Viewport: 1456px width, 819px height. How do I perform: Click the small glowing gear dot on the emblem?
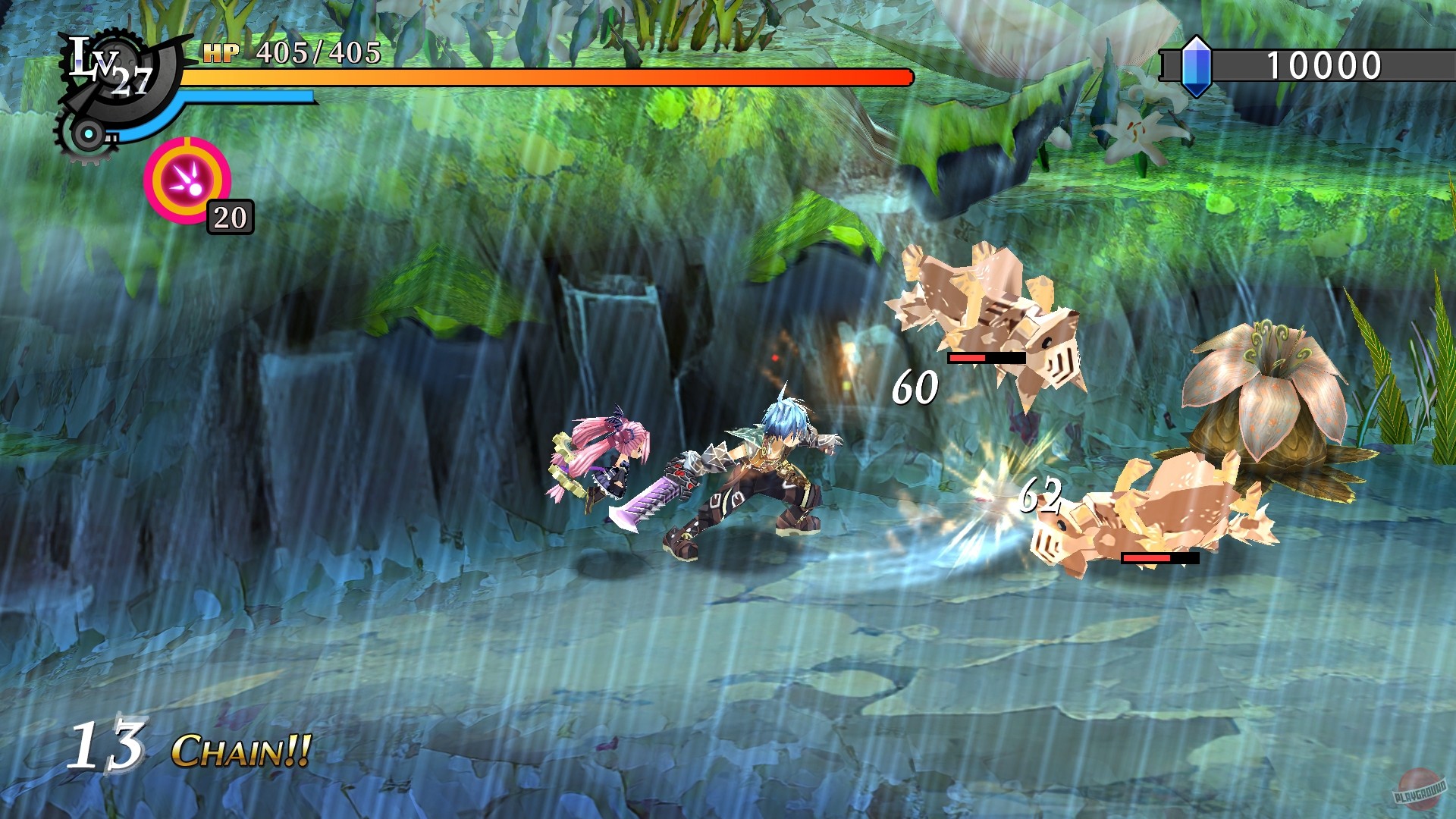[x=89, y=133]
